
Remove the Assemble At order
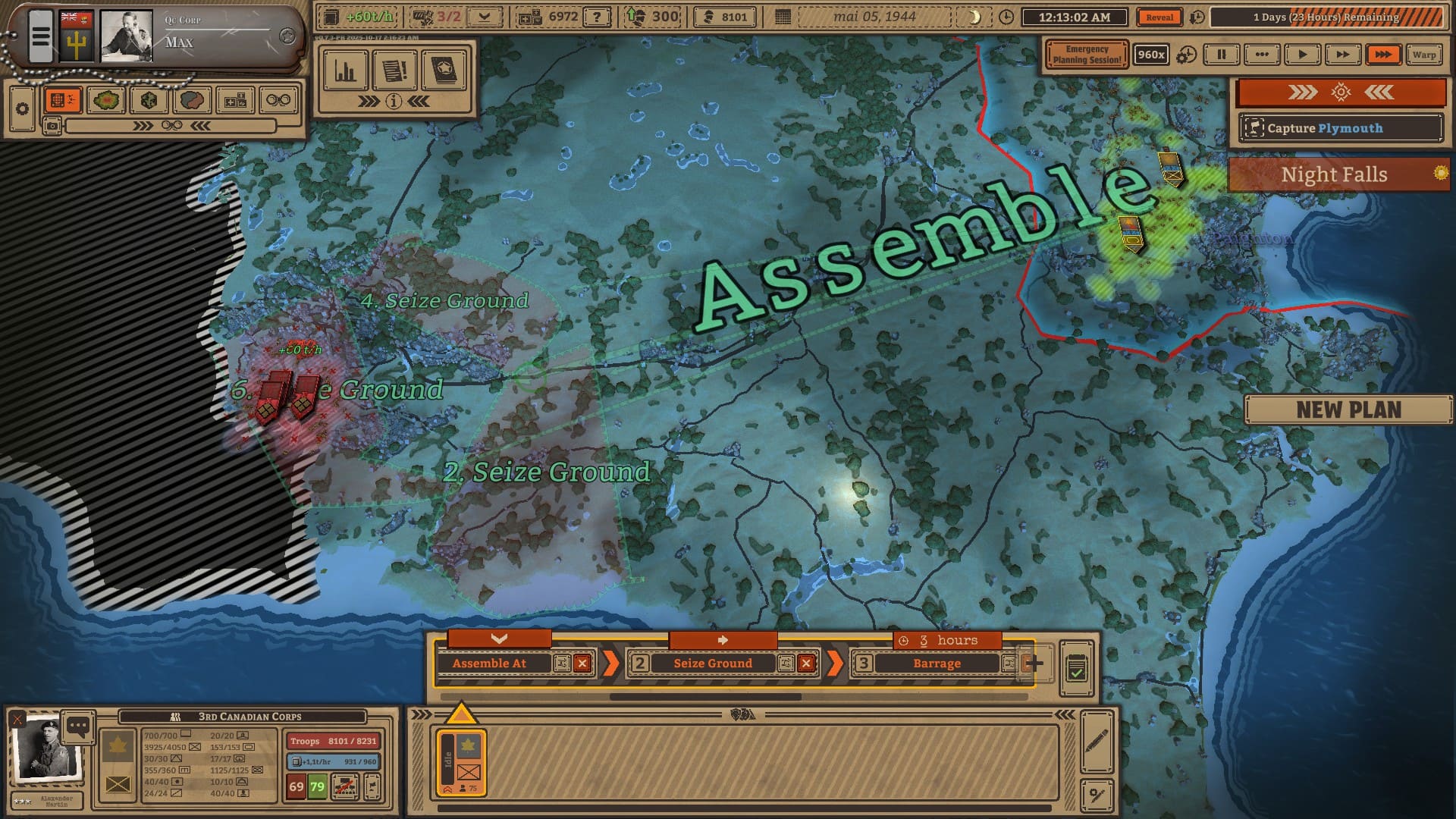coord(582,664)
